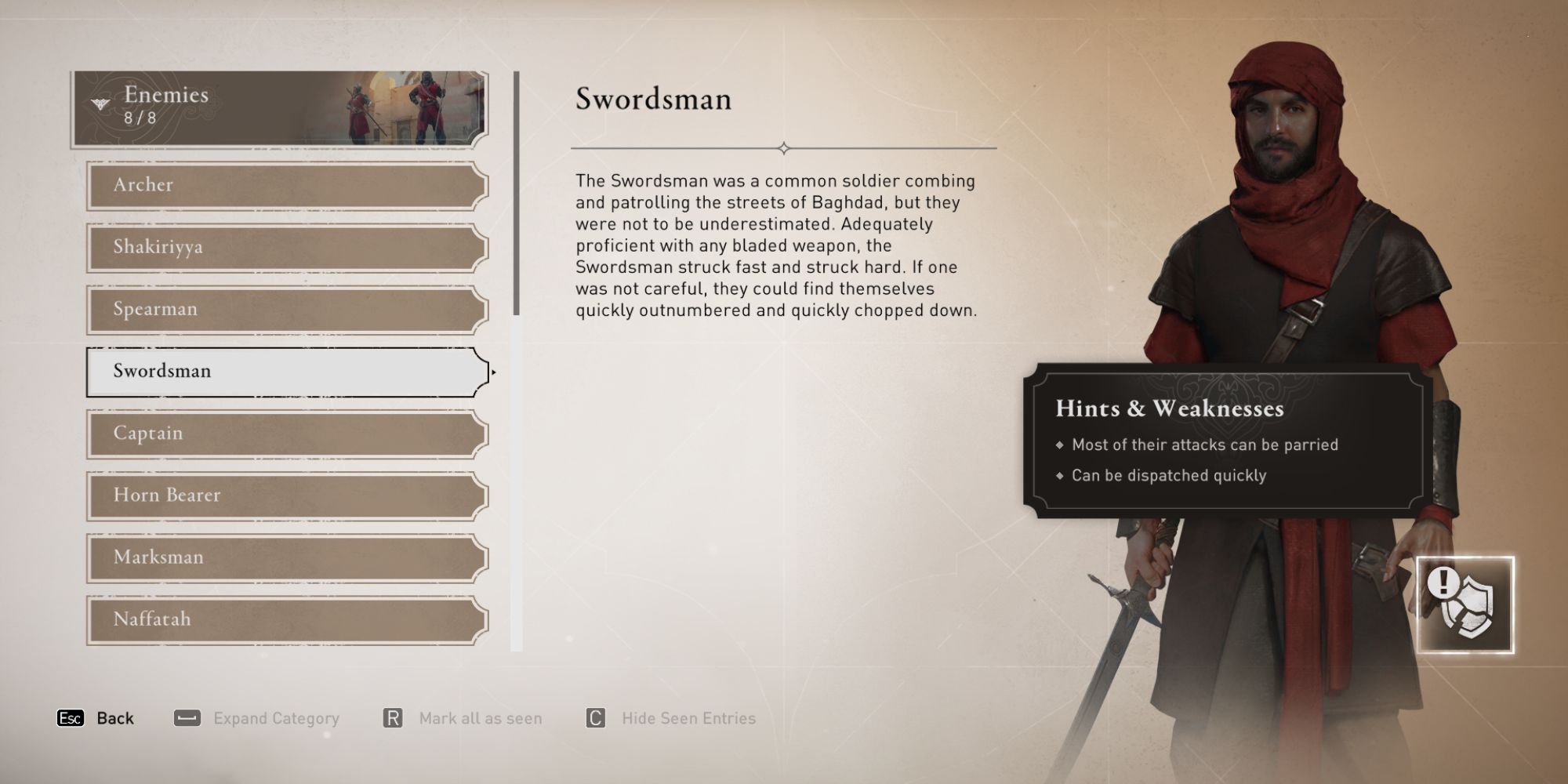Screen dimensions: 1568x784
Task: Click the diamond divider under the Swordsman title
Action: point(783,146)
